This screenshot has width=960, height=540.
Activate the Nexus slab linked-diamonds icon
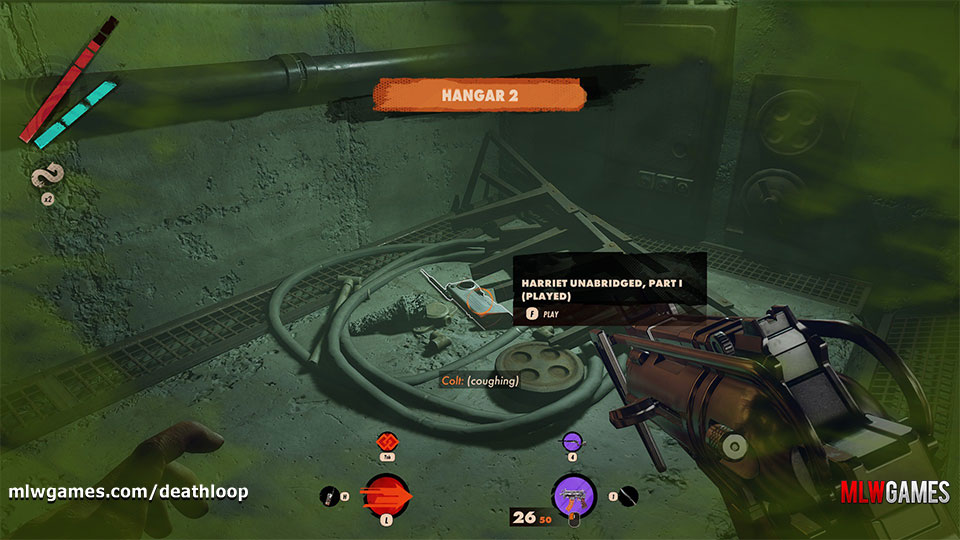coord(385,440)
